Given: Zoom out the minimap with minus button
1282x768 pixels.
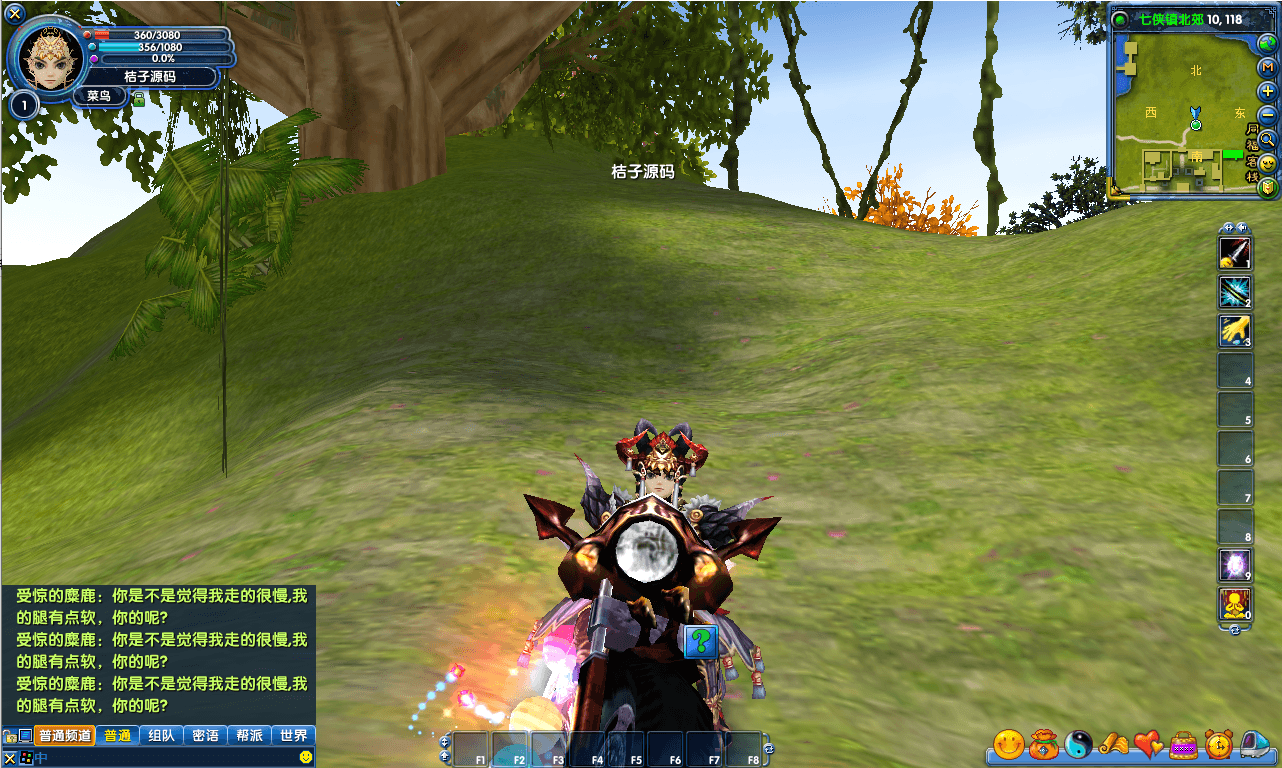Looking at the screenshot, I should click(1267, 115).
